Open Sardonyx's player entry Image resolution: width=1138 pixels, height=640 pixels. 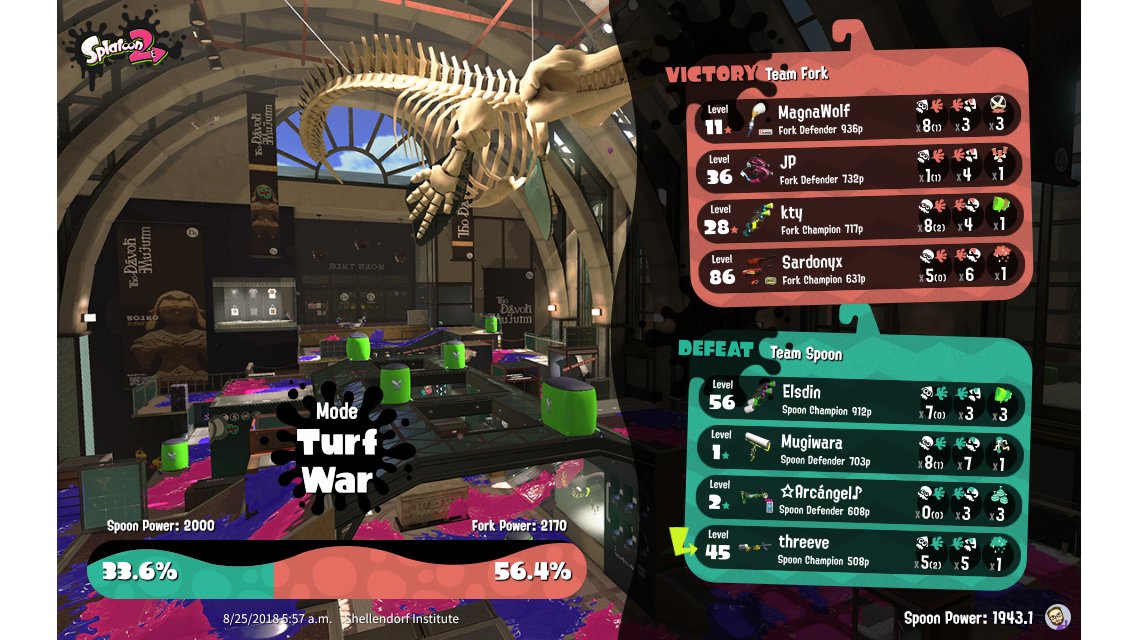(860, 269)
